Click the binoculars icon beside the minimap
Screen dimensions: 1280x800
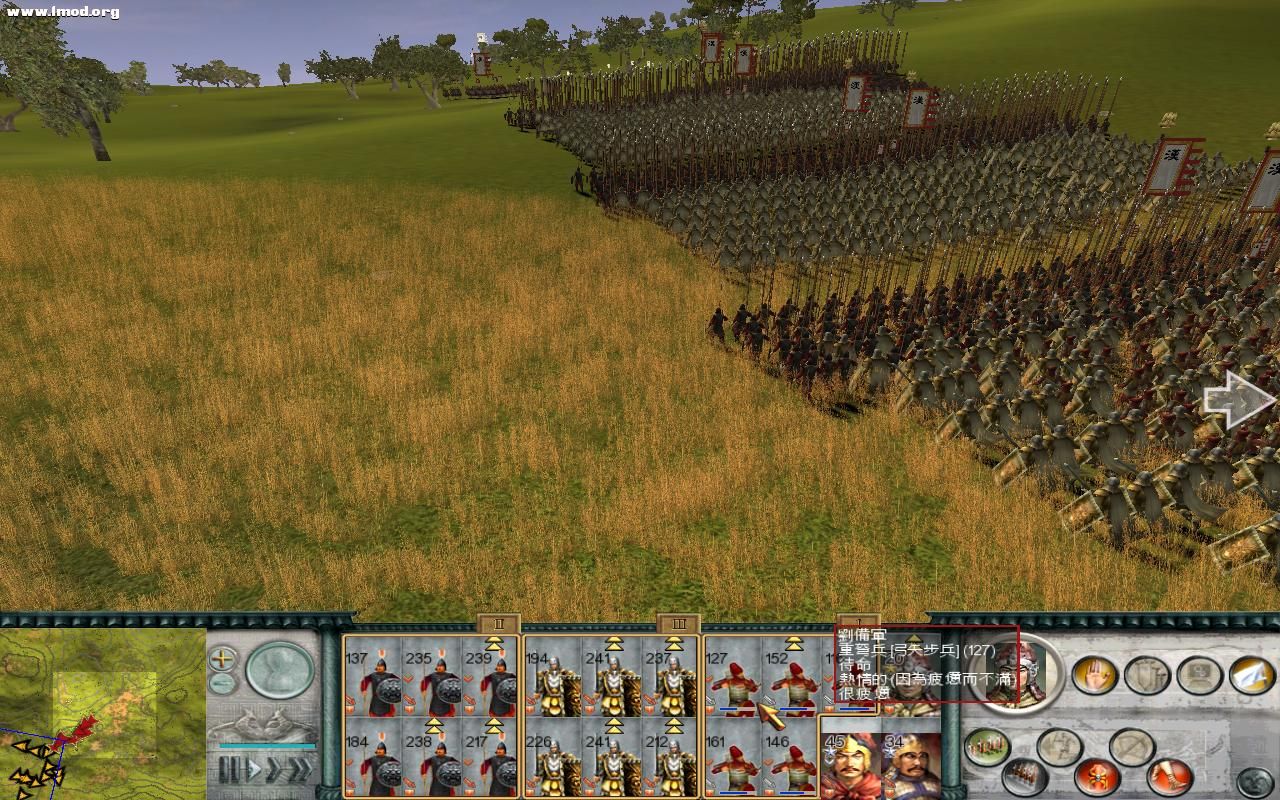point(221,681)
